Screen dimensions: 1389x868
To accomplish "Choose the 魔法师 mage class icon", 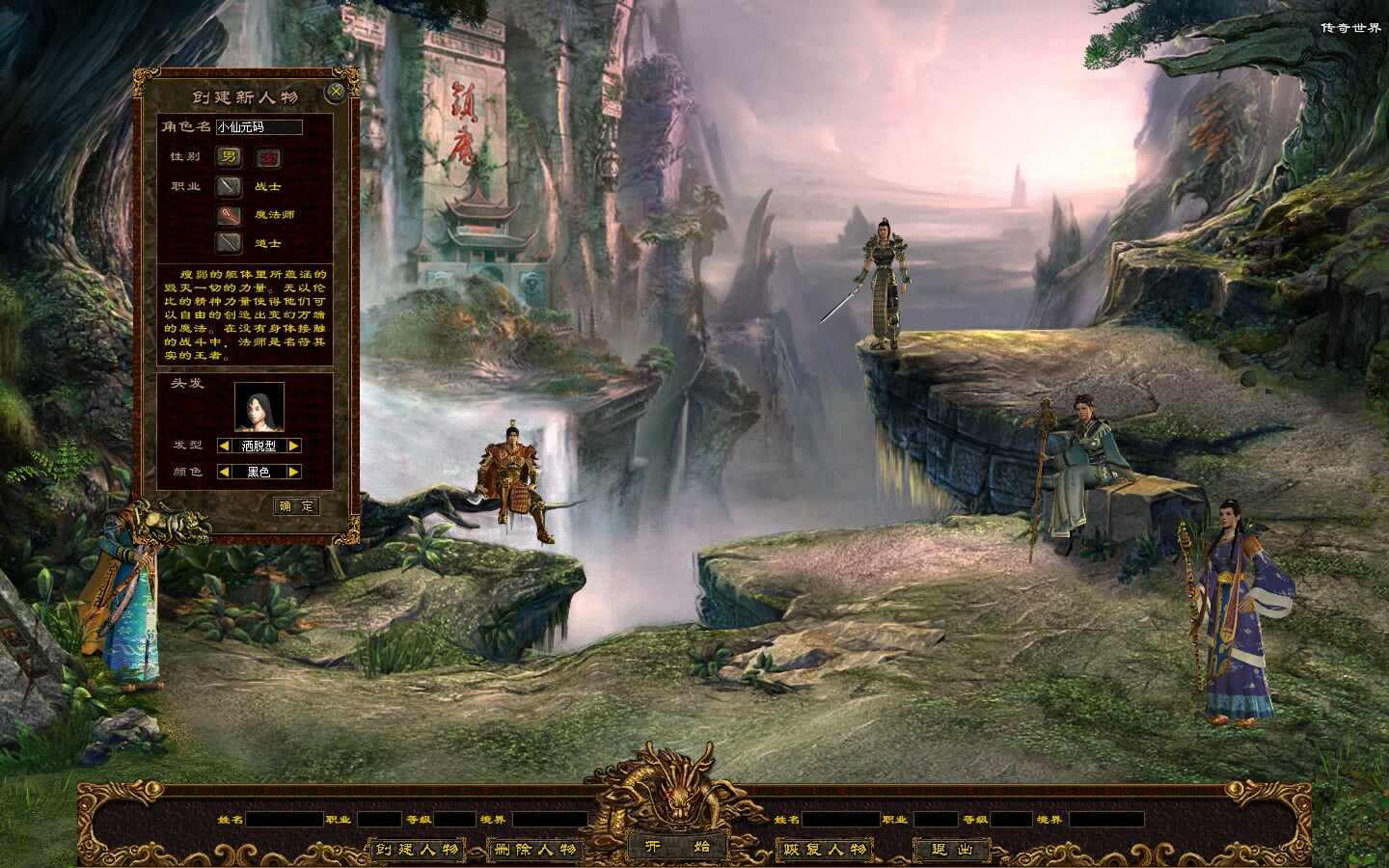I will pyautogui.click(x=229, y=214).
